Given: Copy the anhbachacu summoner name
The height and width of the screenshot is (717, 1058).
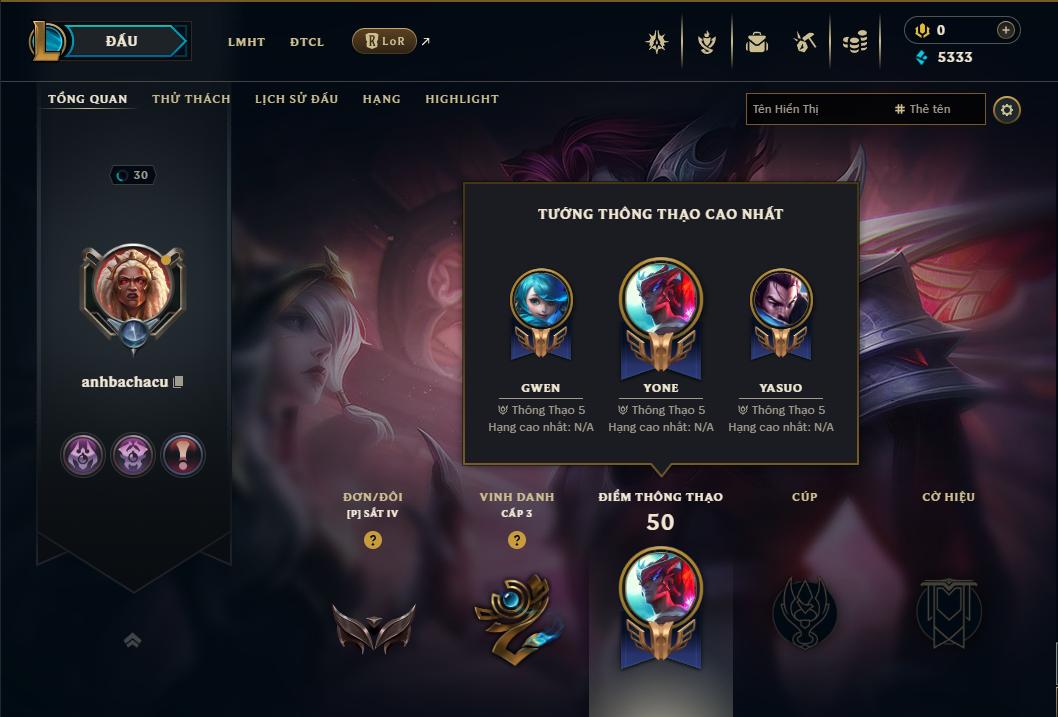Looking at the screenshot, I should [x=178, y=382].
